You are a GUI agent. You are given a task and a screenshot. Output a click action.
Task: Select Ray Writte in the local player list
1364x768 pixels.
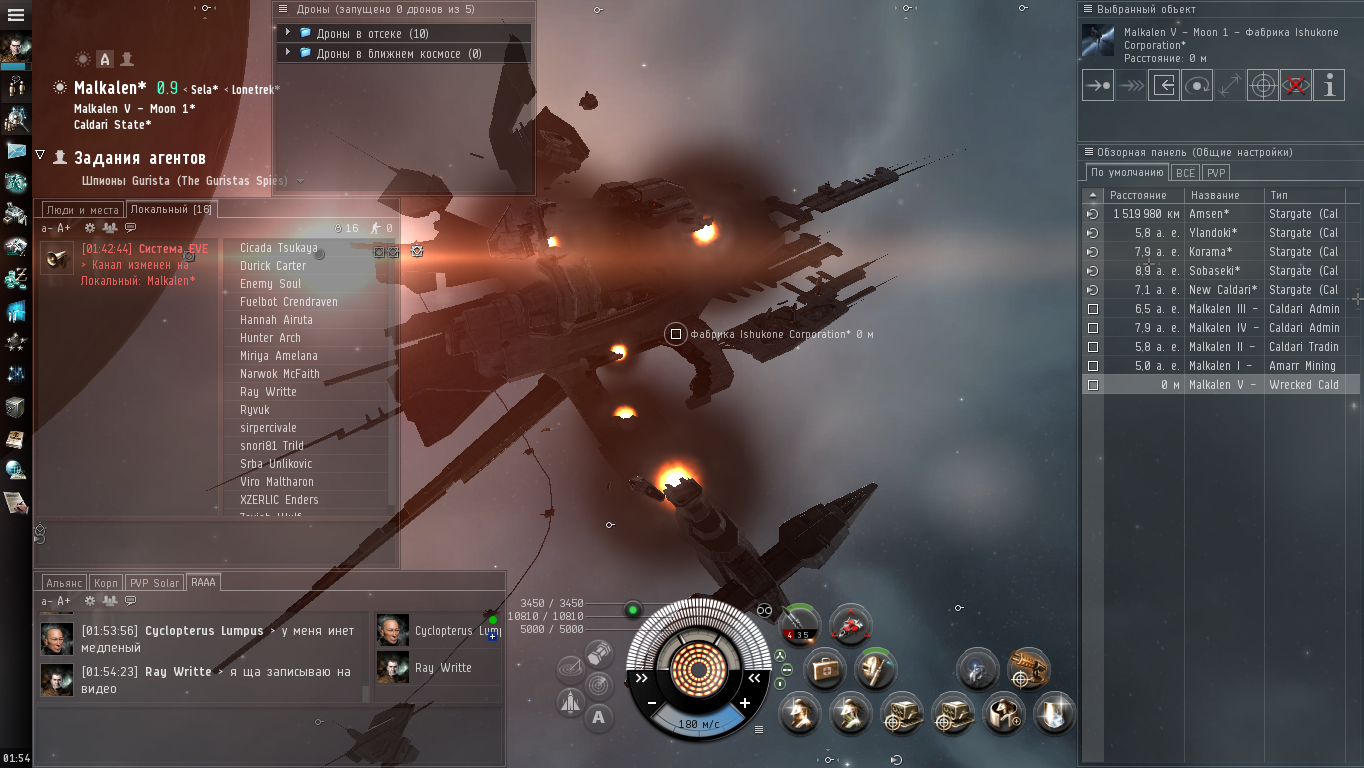pos(268,392)
